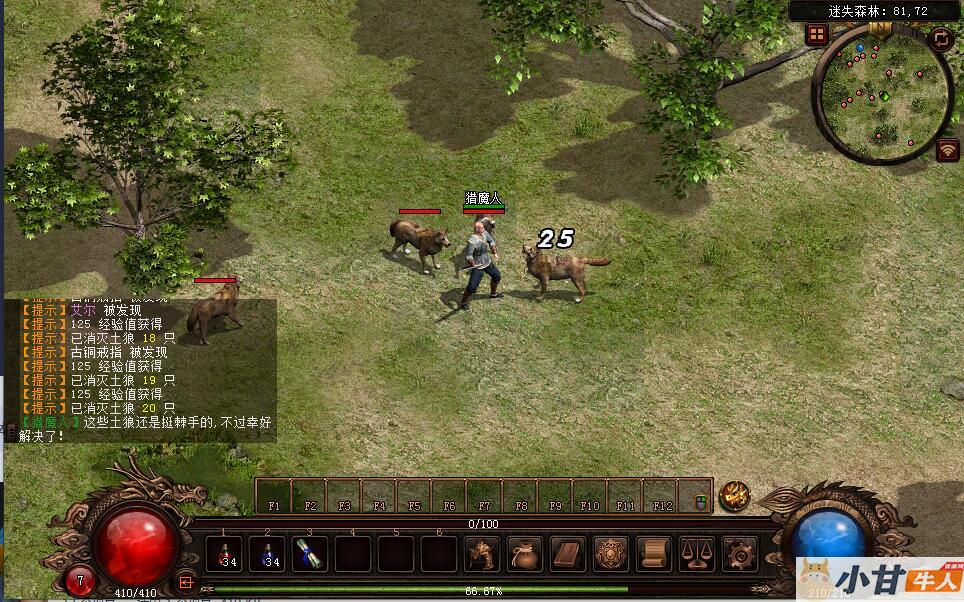Click the mouse icon slot after F12
The width and height of the screenshot is (964, 602).
696,495
